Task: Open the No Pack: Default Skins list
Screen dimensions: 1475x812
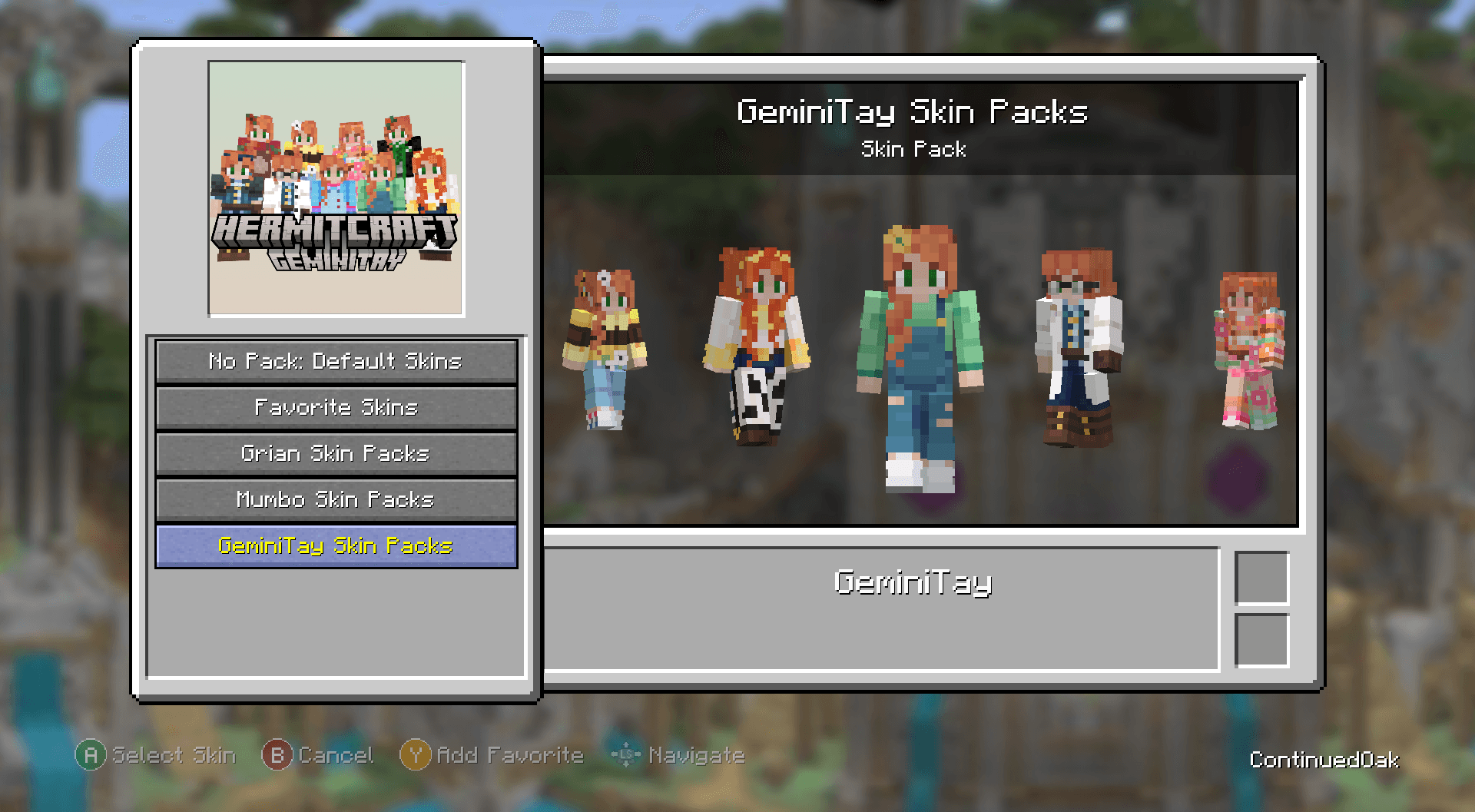Action: click(x=336, y=361)
